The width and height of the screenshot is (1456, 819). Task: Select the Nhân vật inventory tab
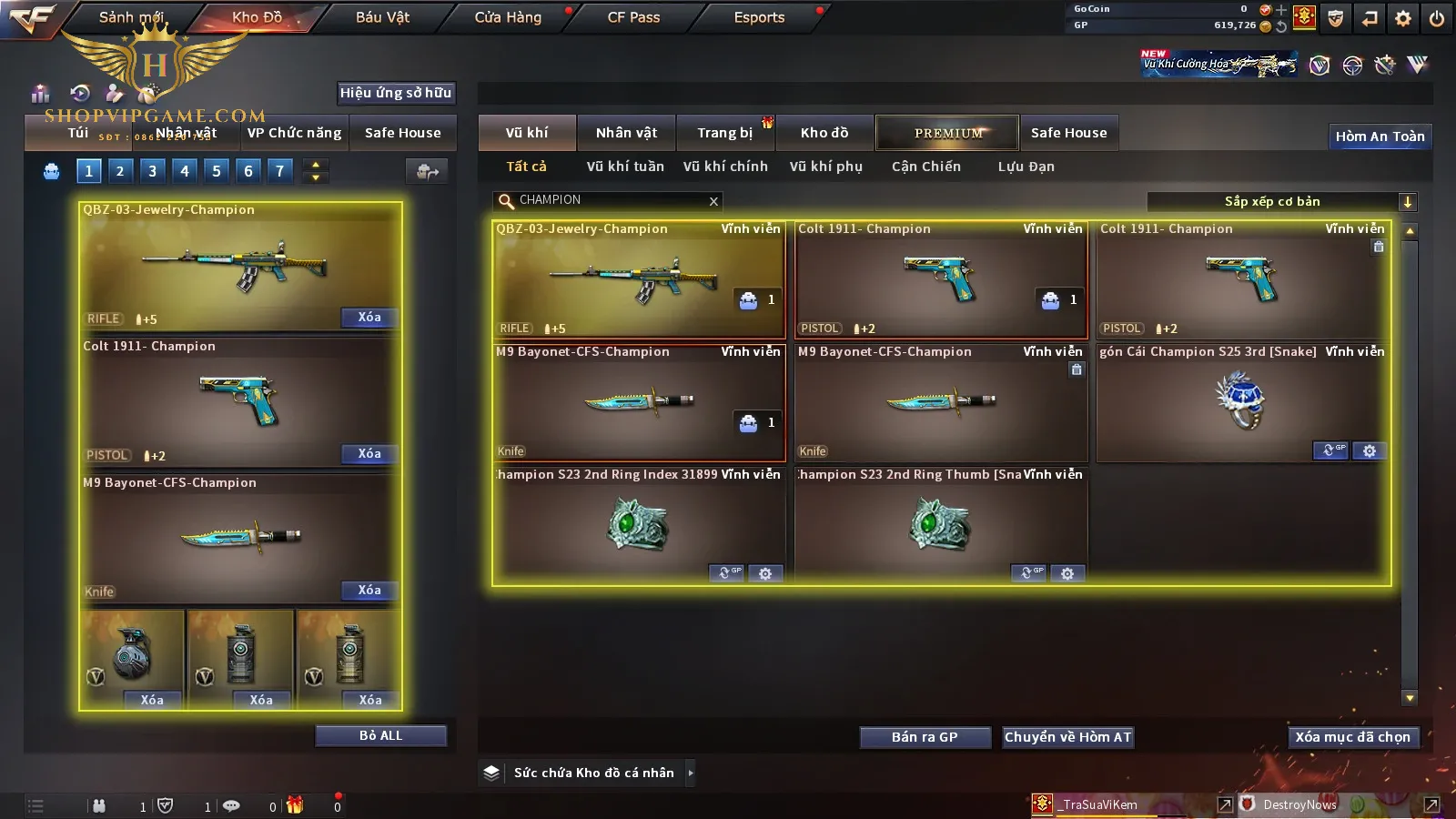pos(626,133)
